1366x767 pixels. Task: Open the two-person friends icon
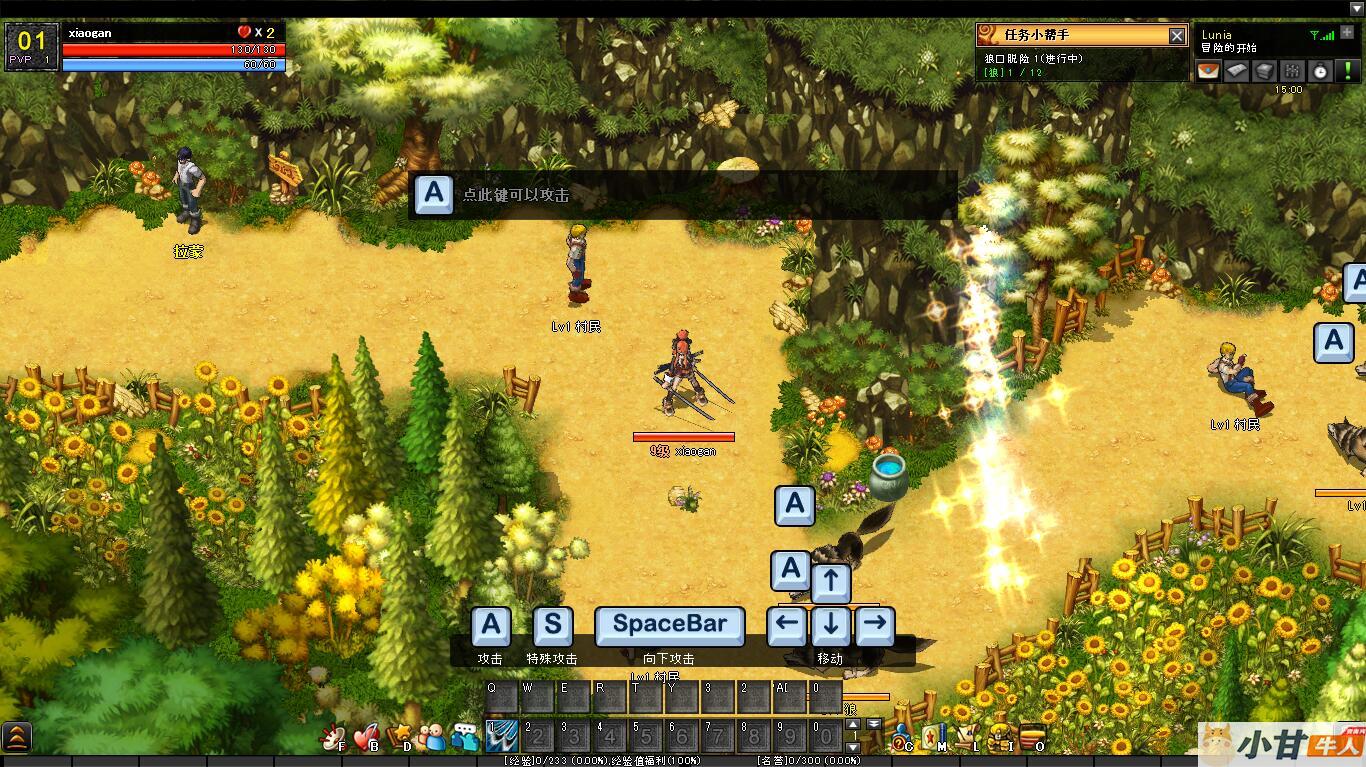pyautogui.click(x=432, y=738)
